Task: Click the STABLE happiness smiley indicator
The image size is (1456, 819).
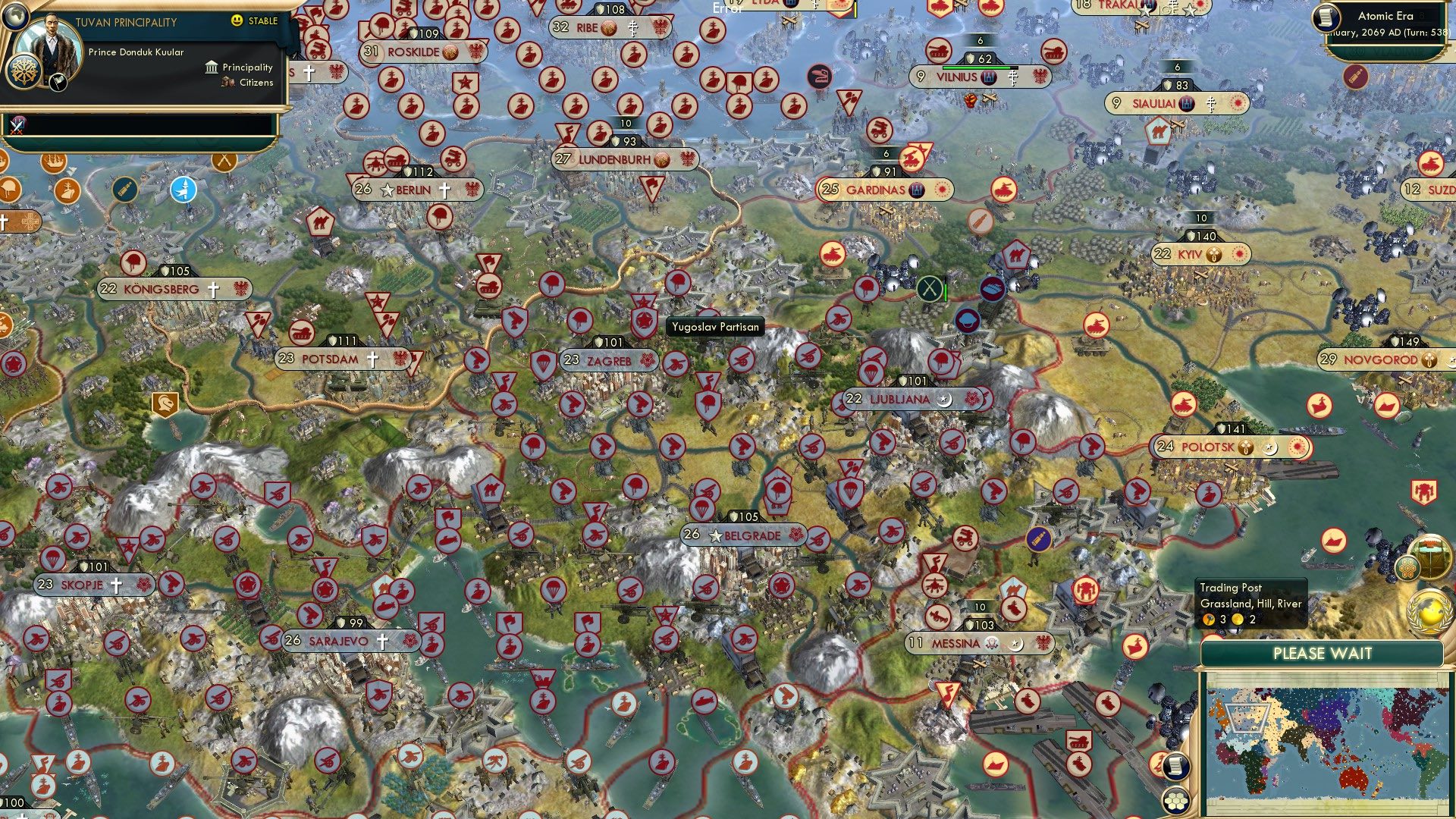Action: coord(236,20)
